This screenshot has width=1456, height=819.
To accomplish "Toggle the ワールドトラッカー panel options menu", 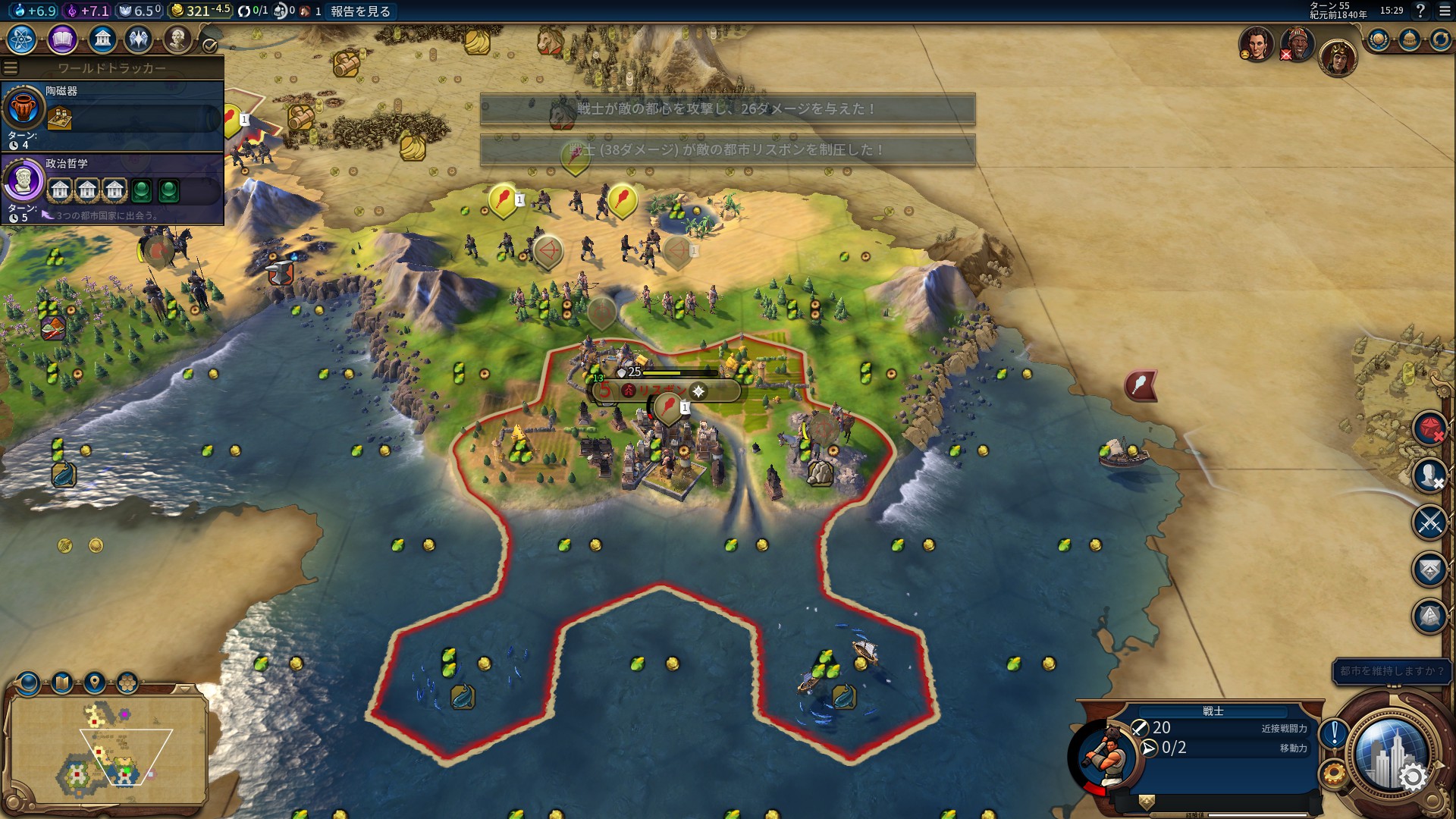I will tap(11, 67).
